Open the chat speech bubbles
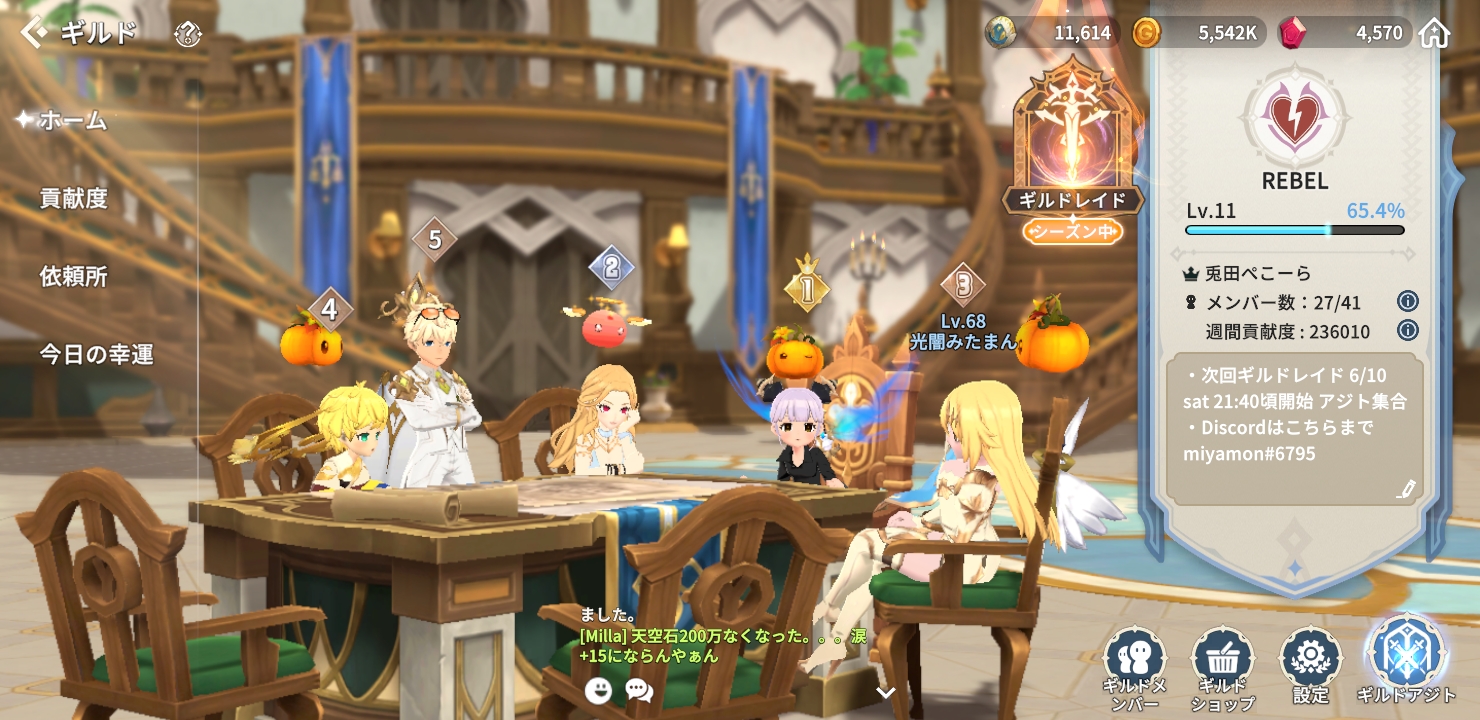The image size is (1480, 720). 639,689
